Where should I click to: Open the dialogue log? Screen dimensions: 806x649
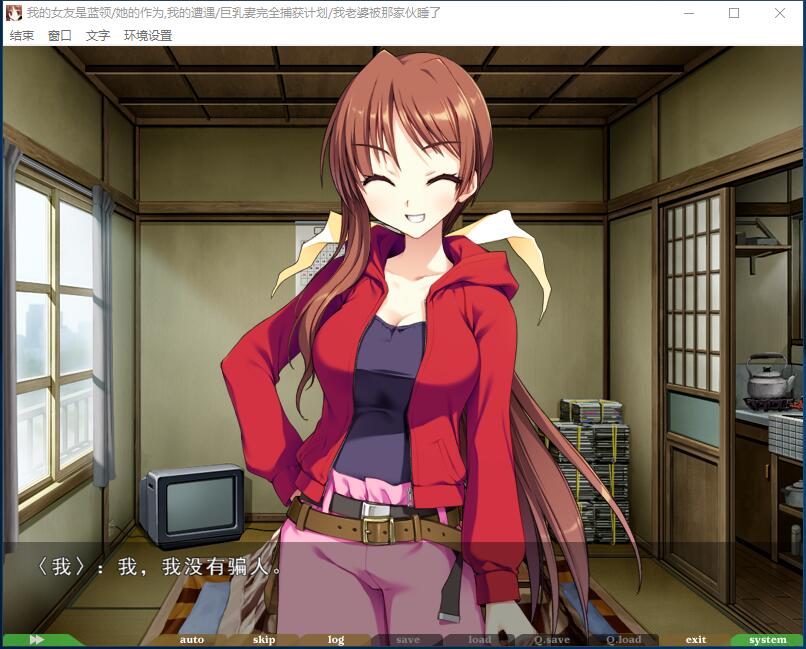coord(336,640)
